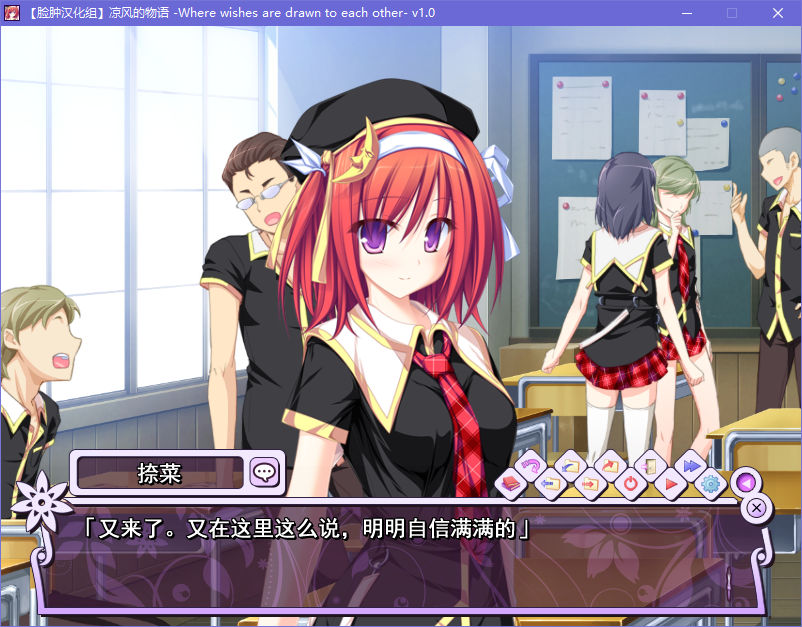The height and width of the screenshot is (627, 802).
Task: Click the folder with red curved arrow
Action: 609,466
